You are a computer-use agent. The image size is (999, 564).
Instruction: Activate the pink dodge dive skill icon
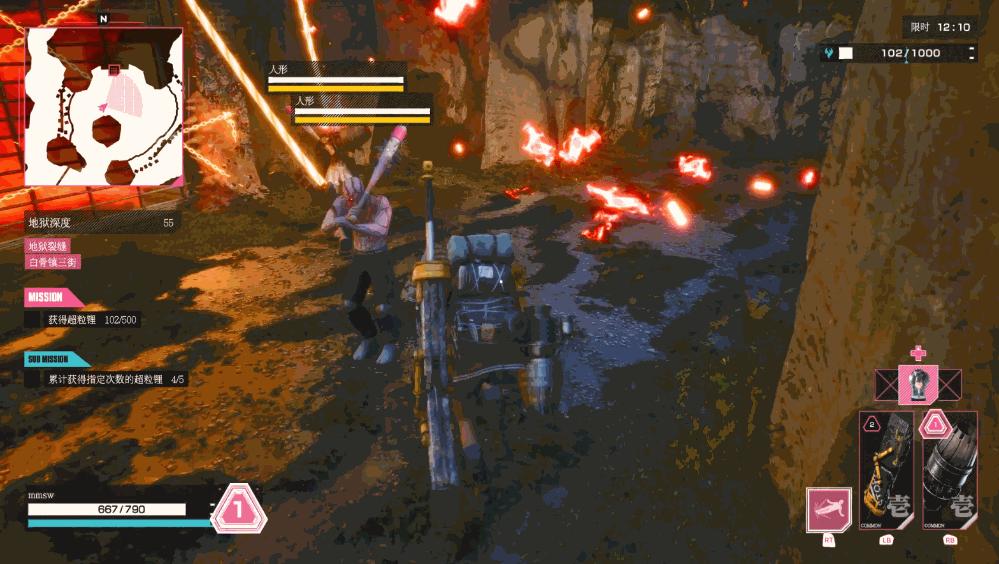(x=829, y=511)
